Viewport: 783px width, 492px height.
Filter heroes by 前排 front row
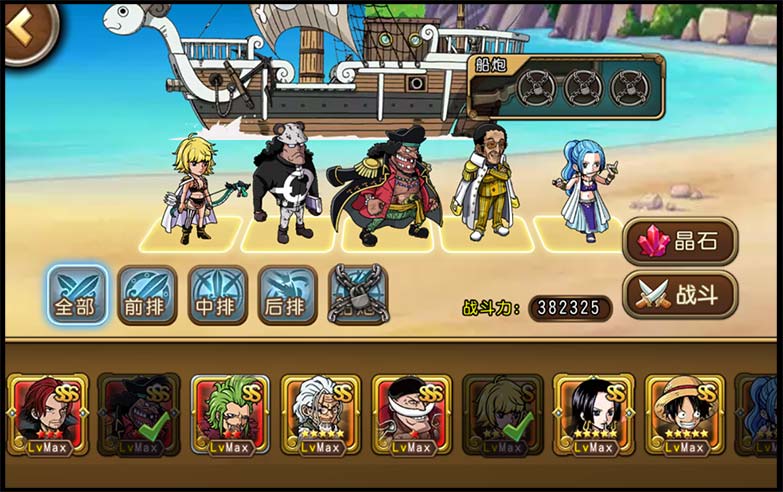(x=147, y=295)
